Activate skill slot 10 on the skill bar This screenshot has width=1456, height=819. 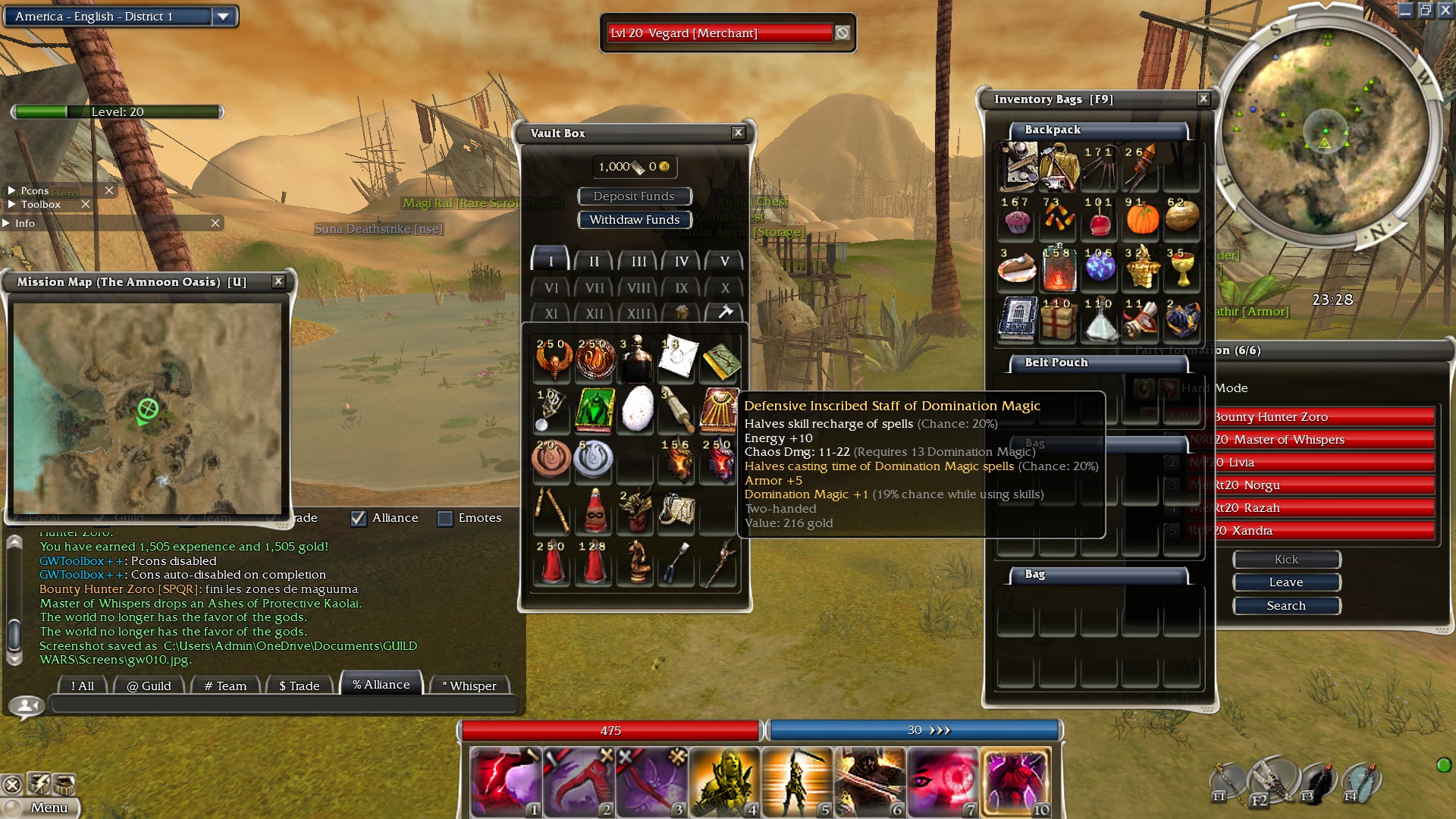pos(1016,783)
